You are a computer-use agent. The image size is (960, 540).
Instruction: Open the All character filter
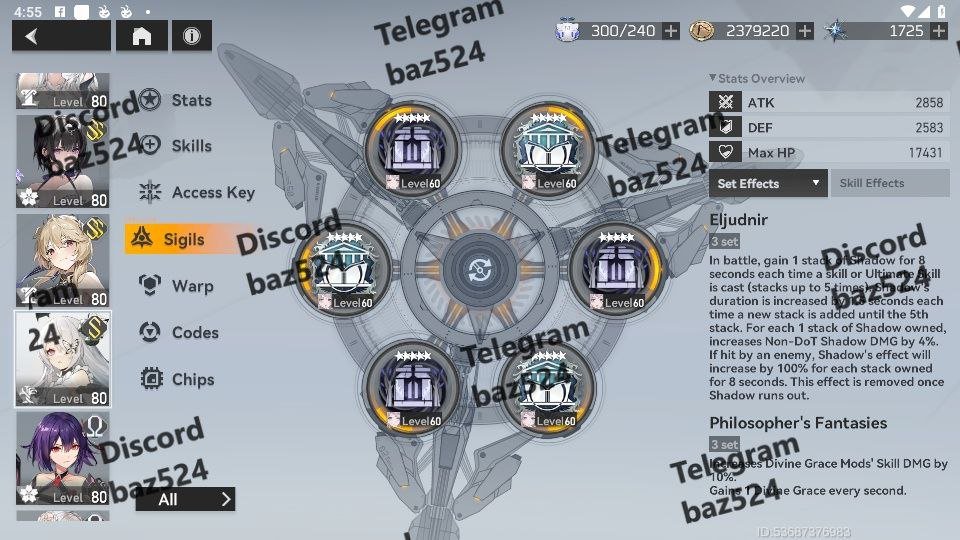(x=185, y=499)
